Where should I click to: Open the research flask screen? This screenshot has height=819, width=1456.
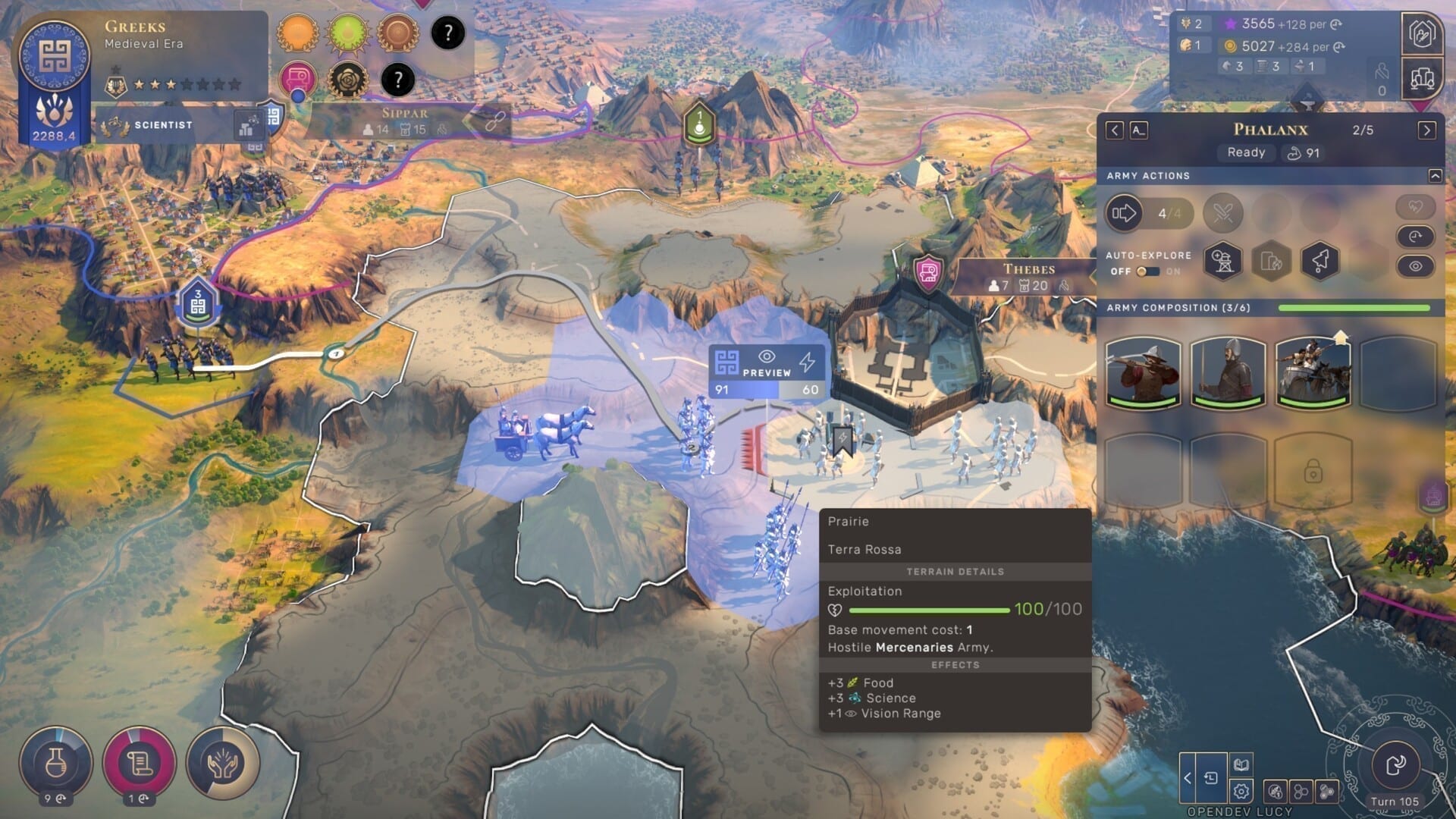pos(55,763)
